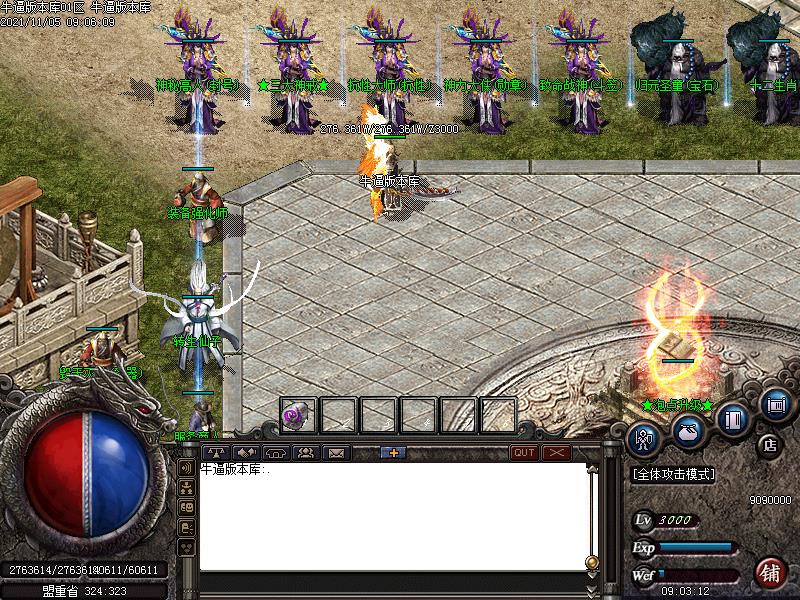Open the trade scales button above chat

[x=217, y=452]
